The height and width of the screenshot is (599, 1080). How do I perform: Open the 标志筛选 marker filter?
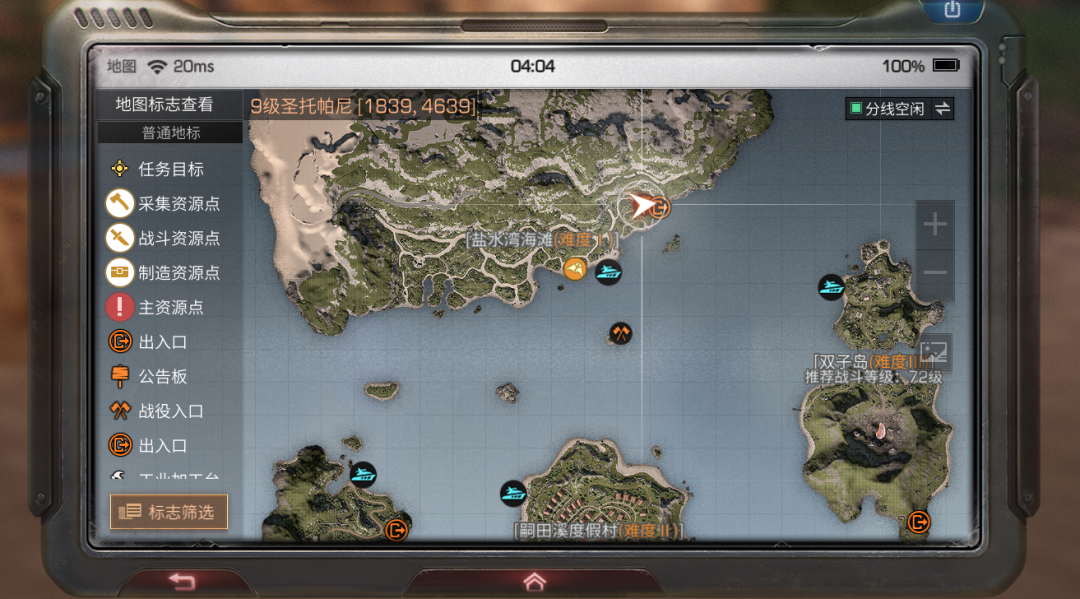click(169, 512)
